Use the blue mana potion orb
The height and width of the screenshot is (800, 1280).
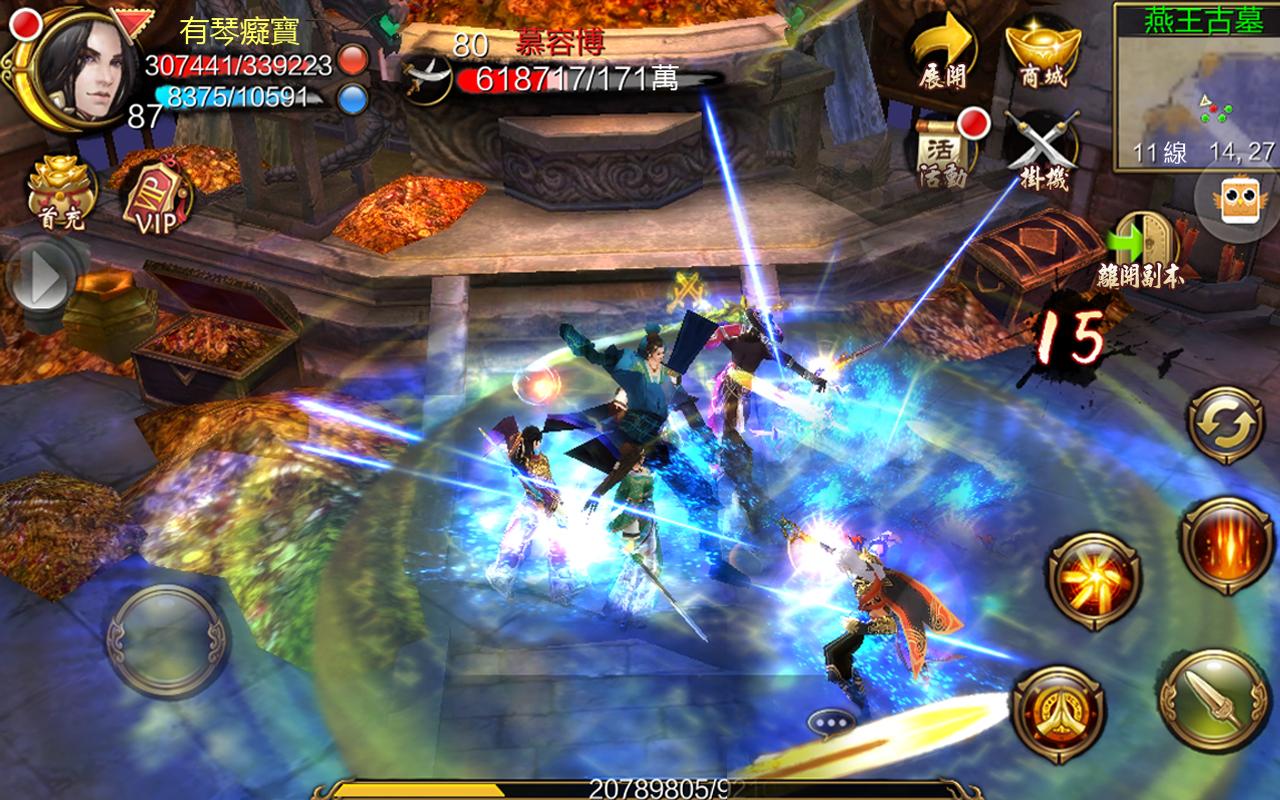tap(353, 97)
